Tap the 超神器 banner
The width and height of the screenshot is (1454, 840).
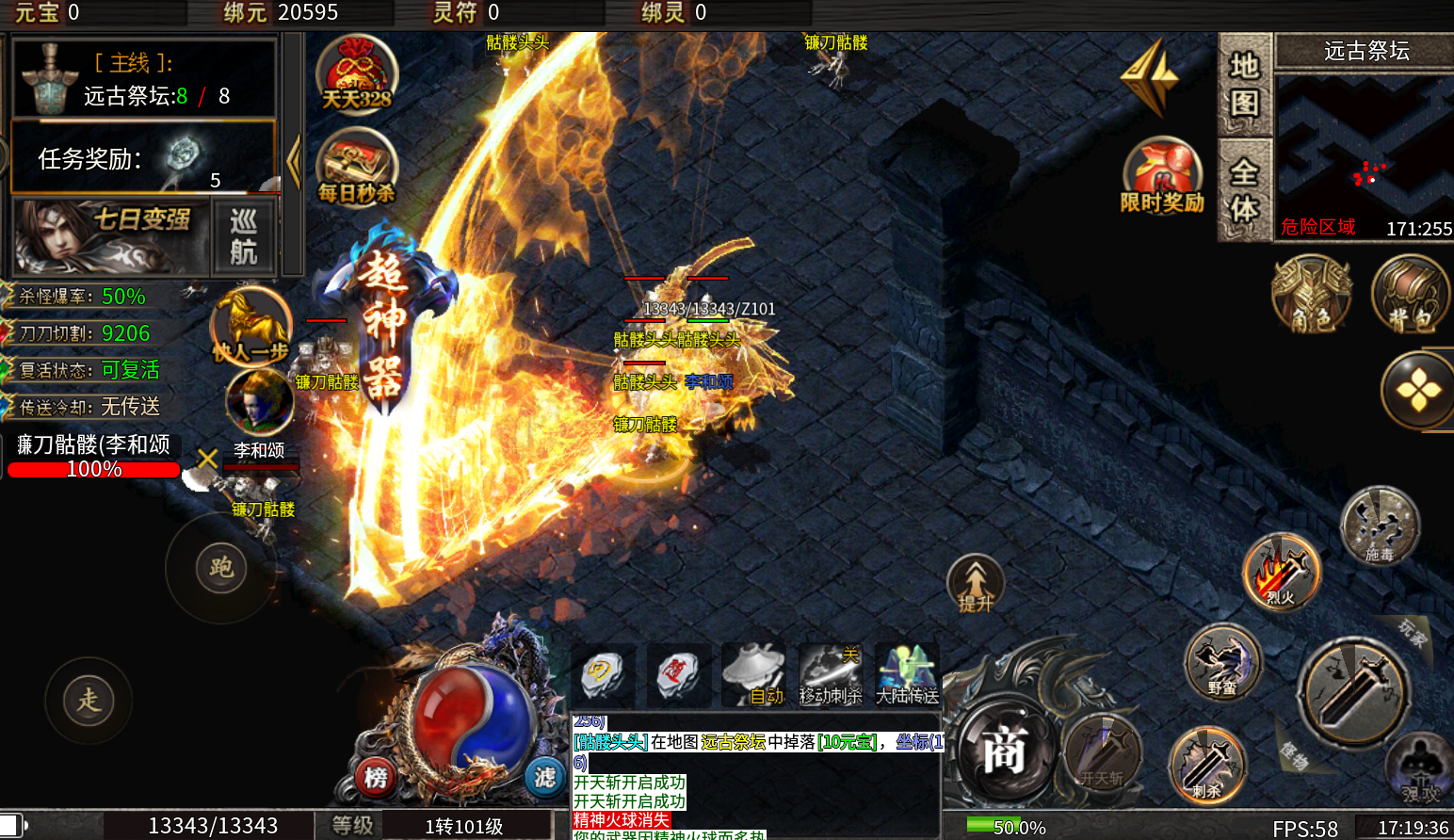384,320
